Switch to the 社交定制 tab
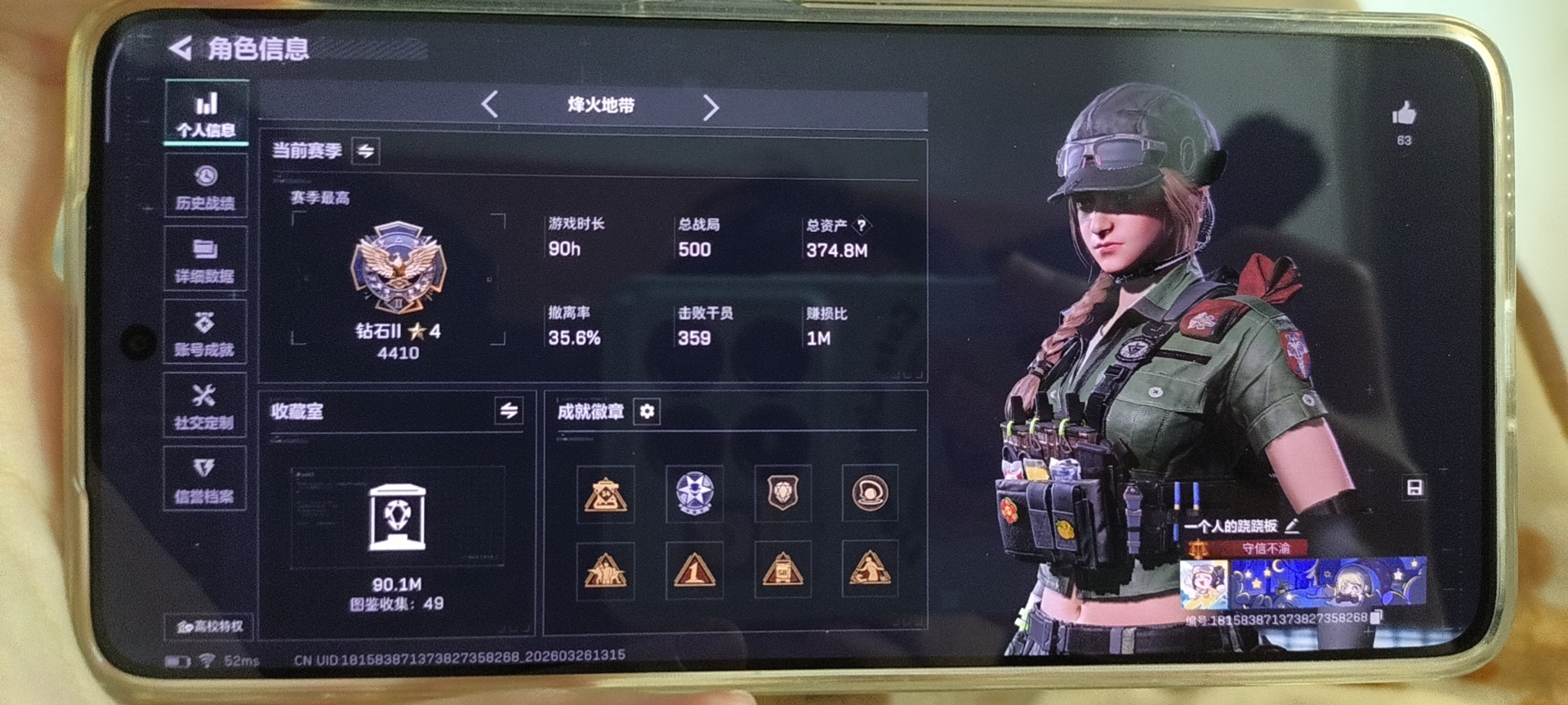 tap(204, 406)
